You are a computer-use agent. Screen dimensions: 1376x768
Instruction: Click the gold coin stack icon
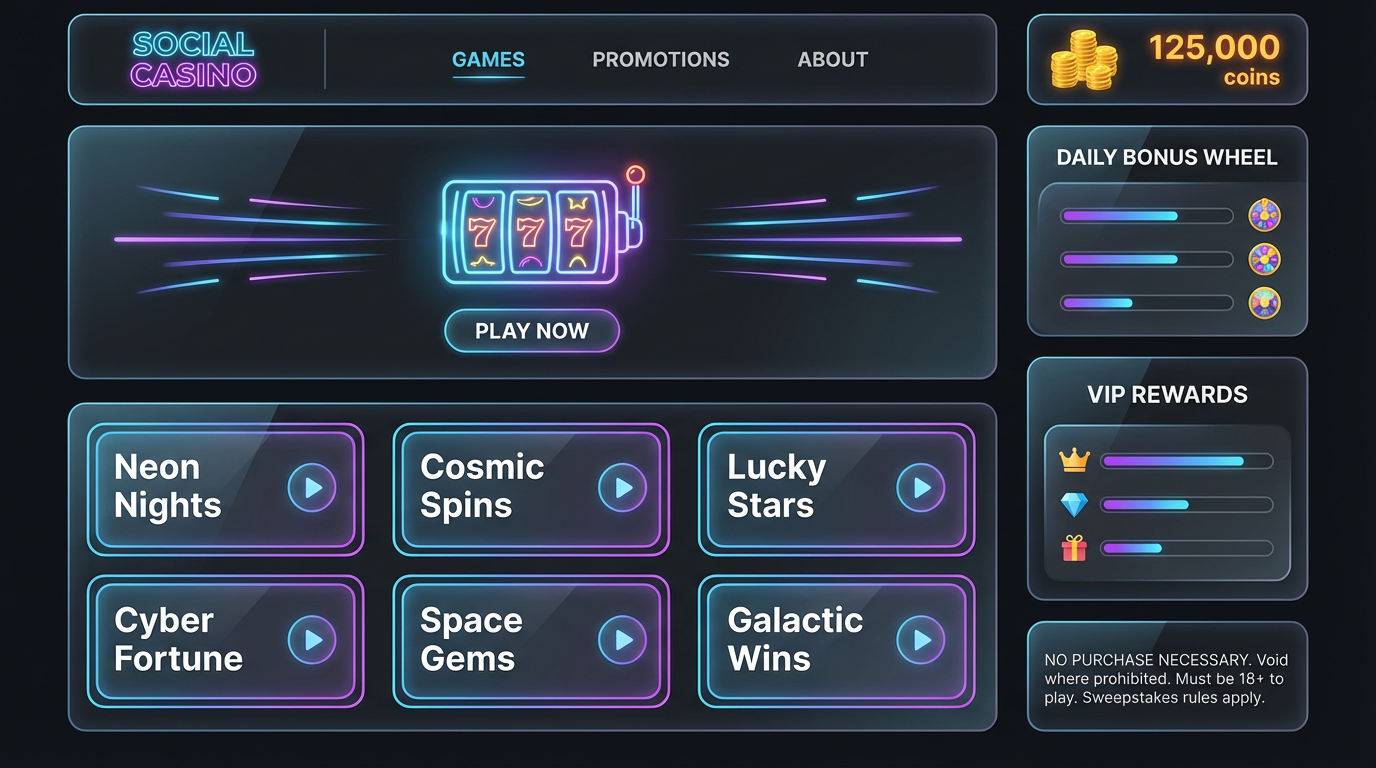pyautogui.click(x=1083, y=58)
